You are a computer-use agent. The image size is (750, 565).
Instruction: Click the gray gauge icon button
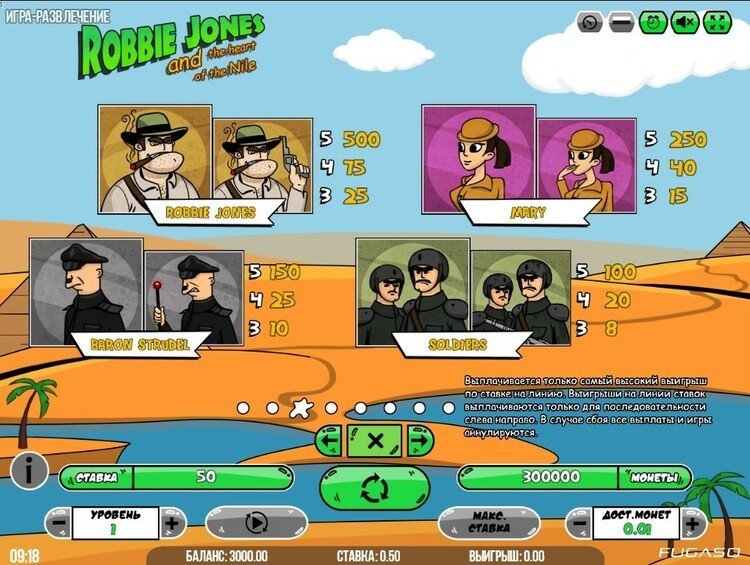591,22
